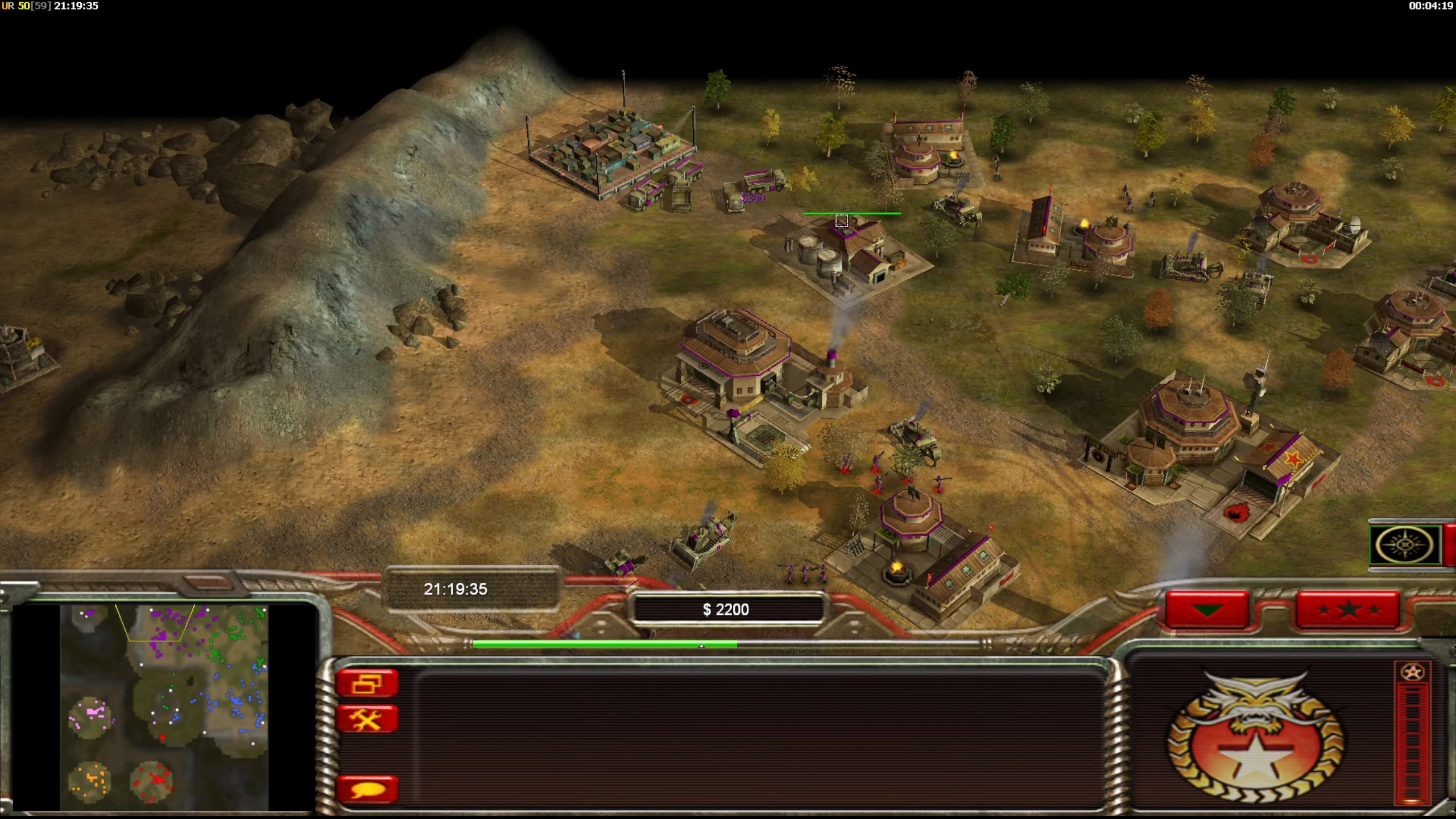Click the money counter showing $2200
This screenshot has height=819, width=1456.
tap(730, 609)
